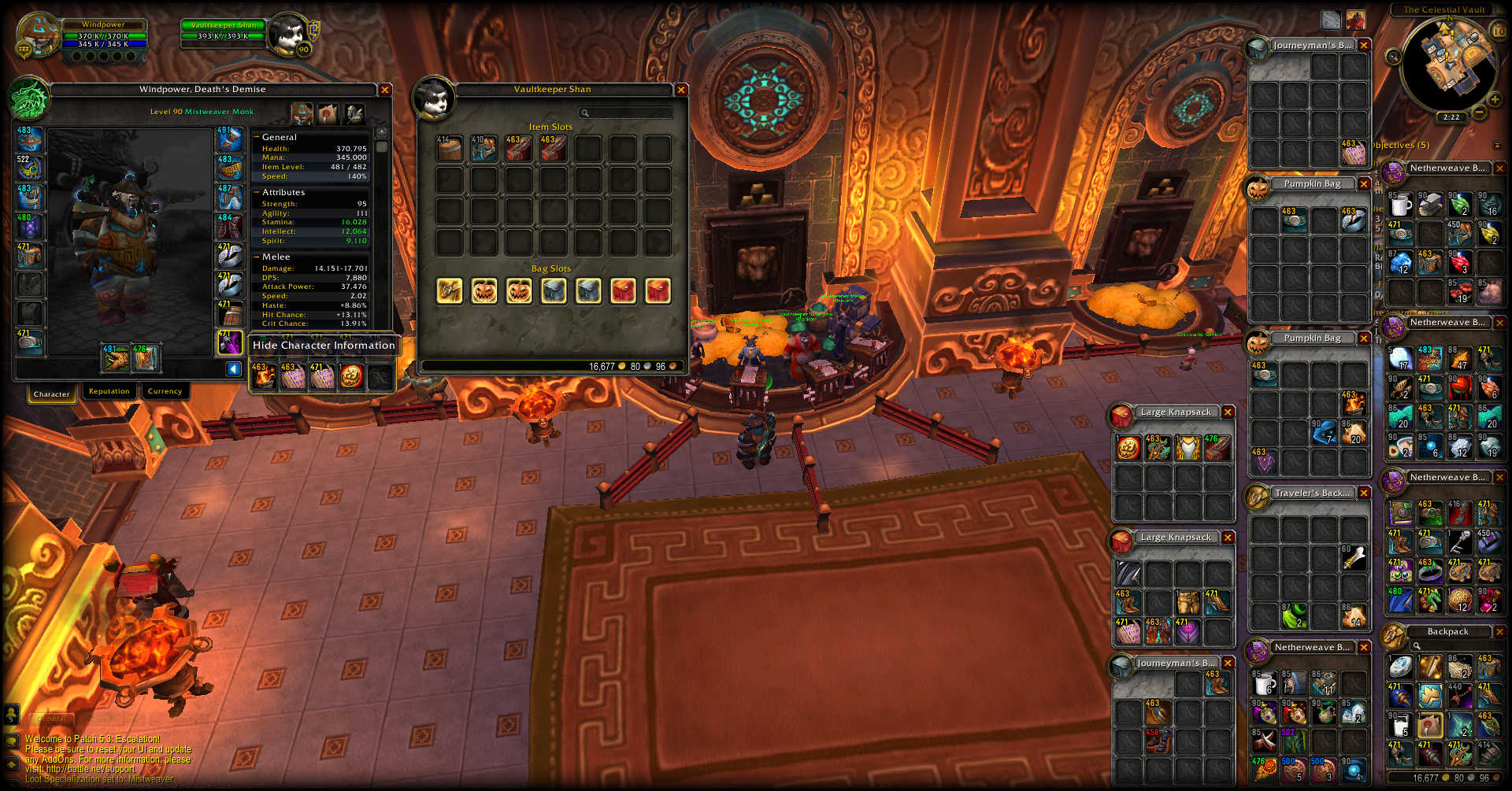Collapse the General stats section

257,137
